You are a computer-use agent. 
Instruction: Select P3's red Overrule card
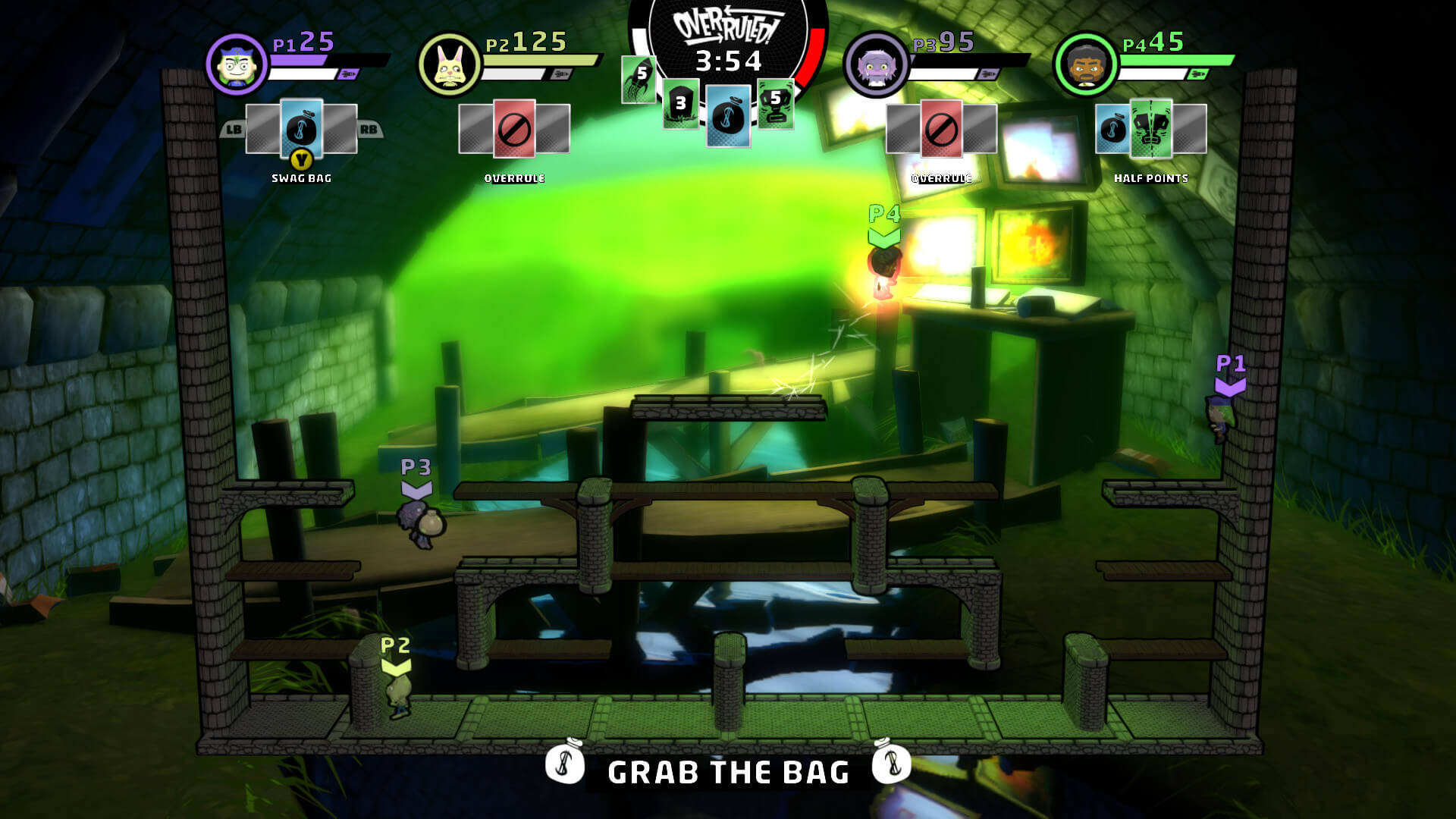coord(942,128)
